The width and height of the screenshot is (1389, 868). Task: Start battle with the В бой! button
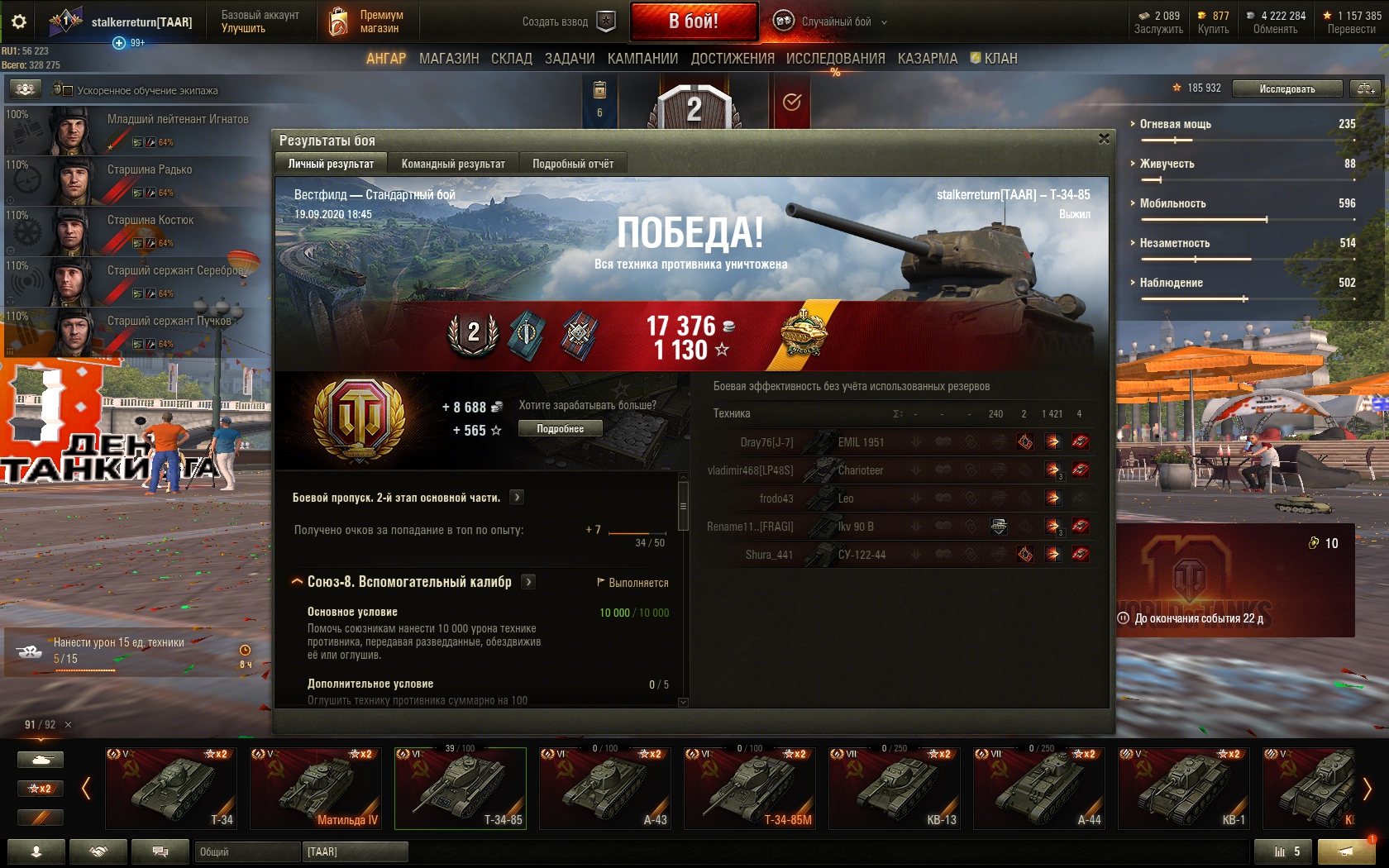coord(694,21)
